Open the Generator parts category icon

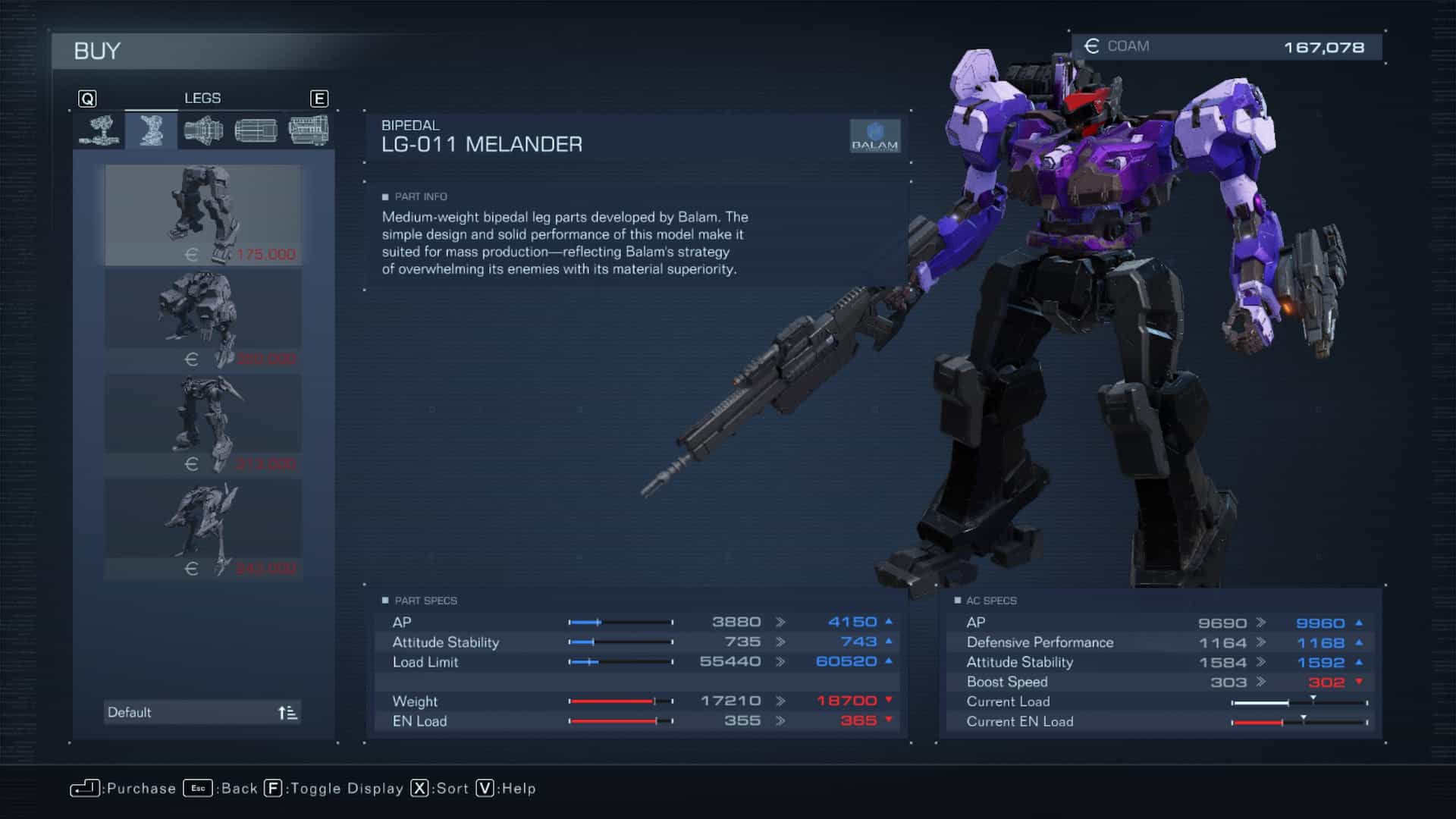(308, 130)
